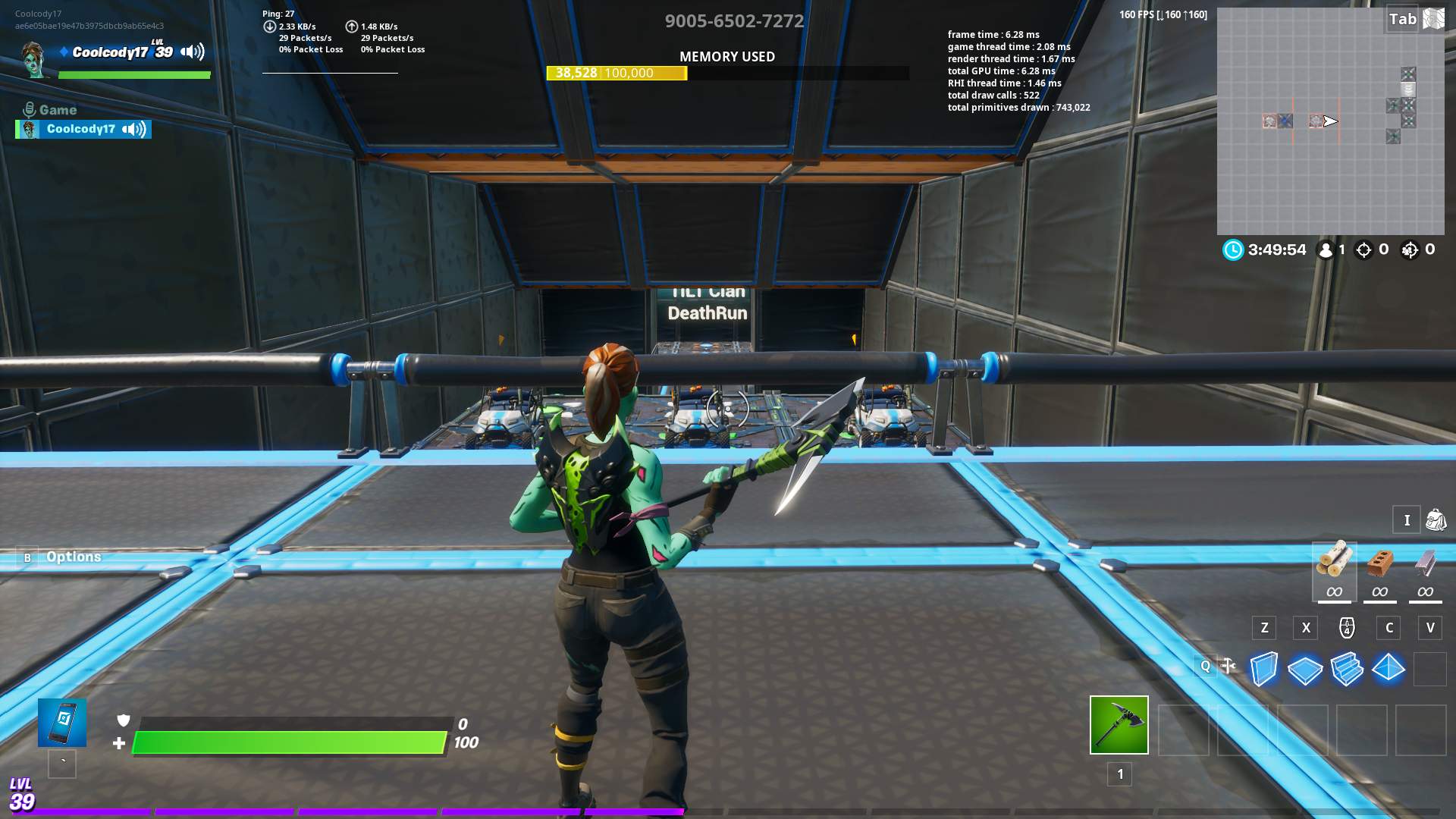Click the grid snap icon beside Q
The height and width of the screenshot is (819, 1456).
coord(1228,667)
